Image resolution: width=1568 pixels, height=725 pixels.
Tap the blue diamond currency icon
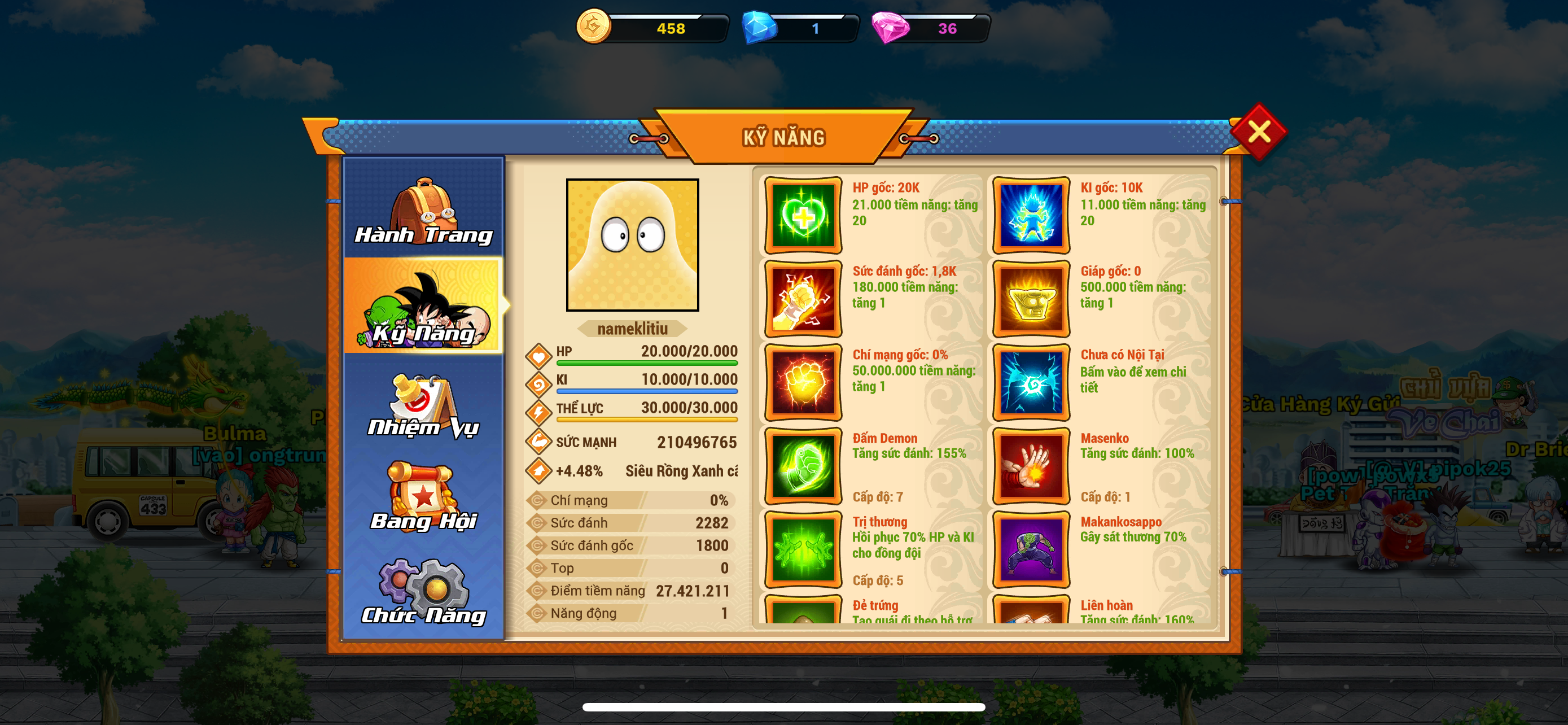coord(759,28)
